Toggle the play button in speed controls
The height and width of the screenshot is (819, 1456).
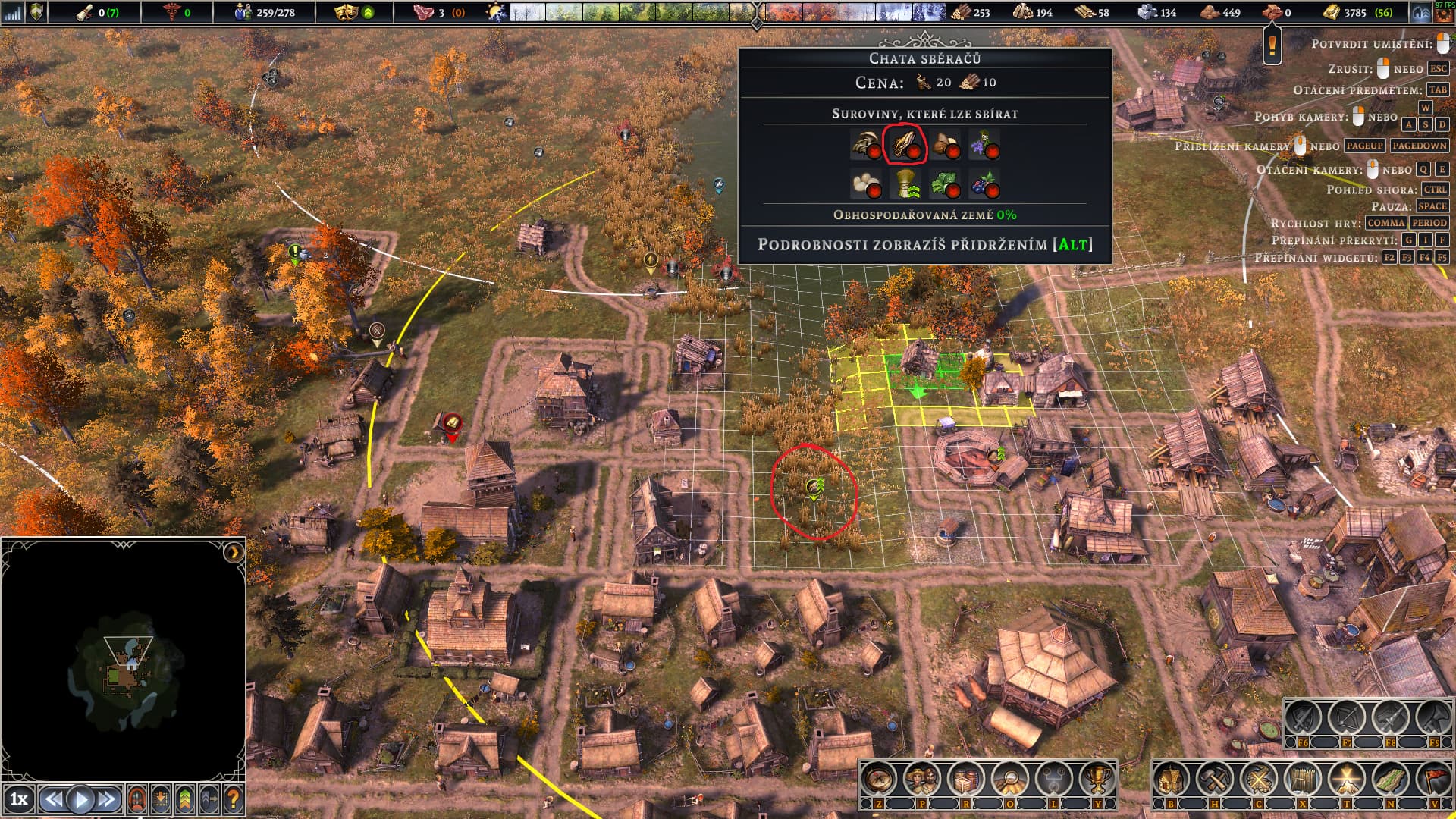click(81, 799)
